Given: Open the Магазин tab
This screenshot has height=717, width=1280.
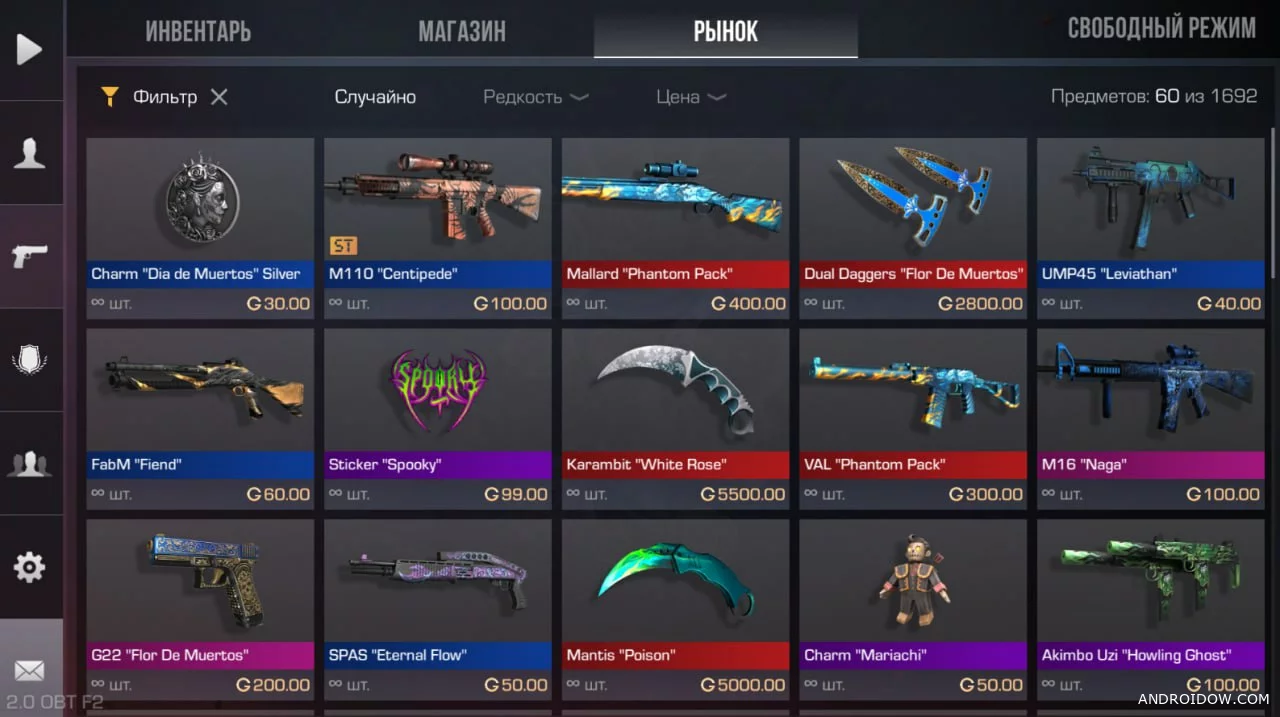Looking at the screenshot, I should click(x=461, y=31).
